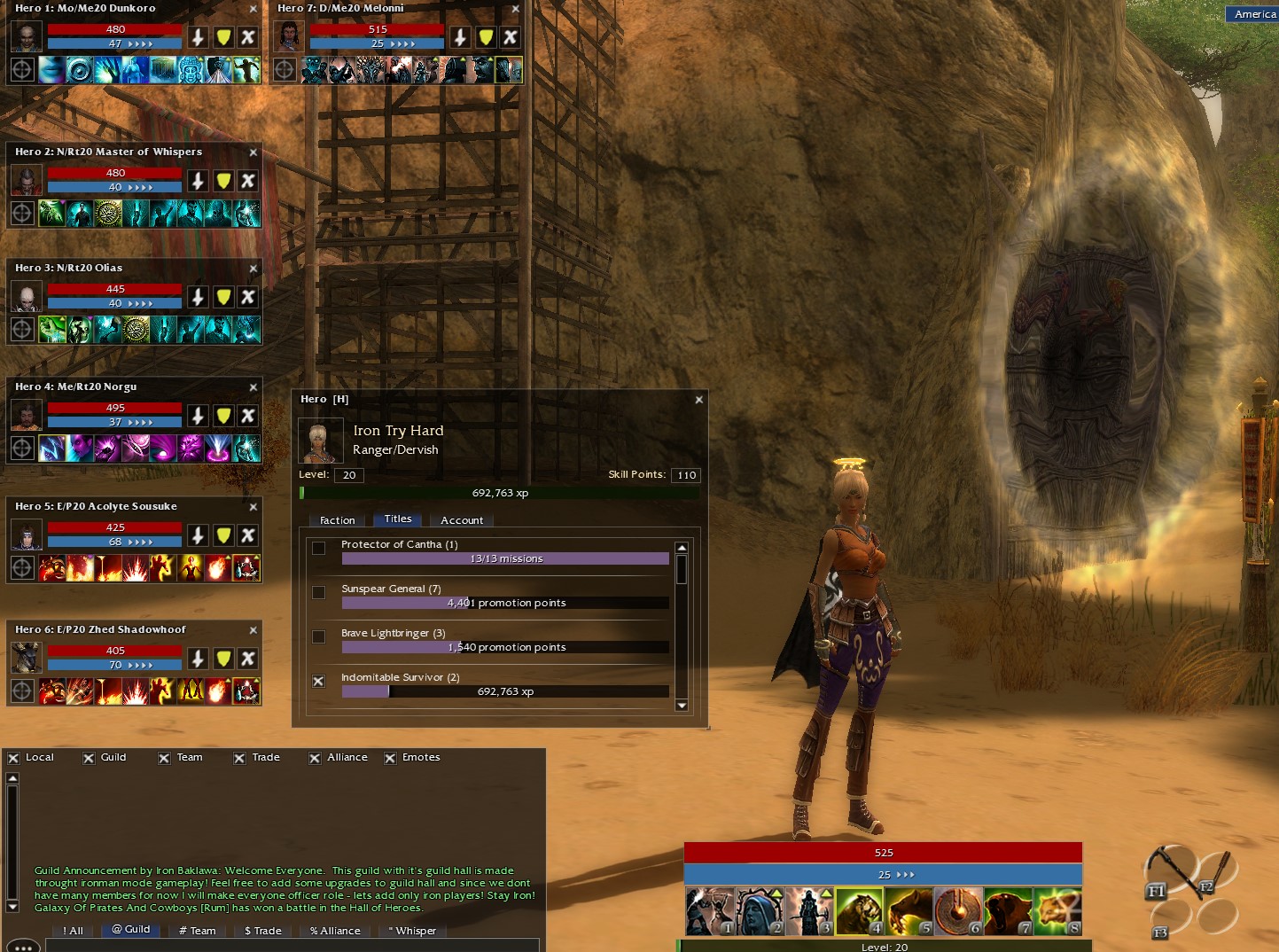Image resolution: width=1279 pixels, height=952 pixels.
Task: Switch chat to the $ Trade tab
Action: (263, 931)
